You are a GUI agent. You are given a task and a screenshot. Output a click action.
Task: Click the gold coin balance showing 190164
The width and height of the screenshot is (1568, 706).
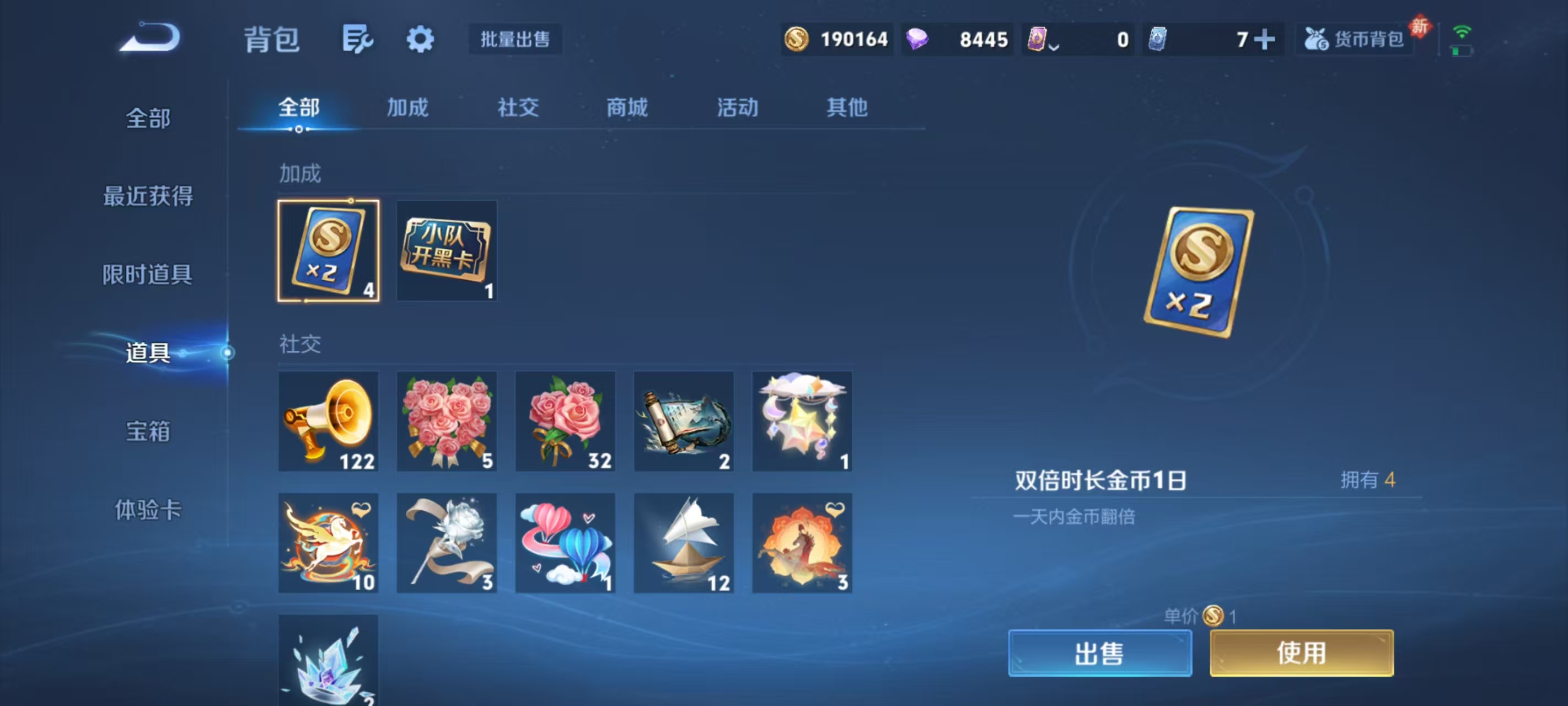coord(837,39)
